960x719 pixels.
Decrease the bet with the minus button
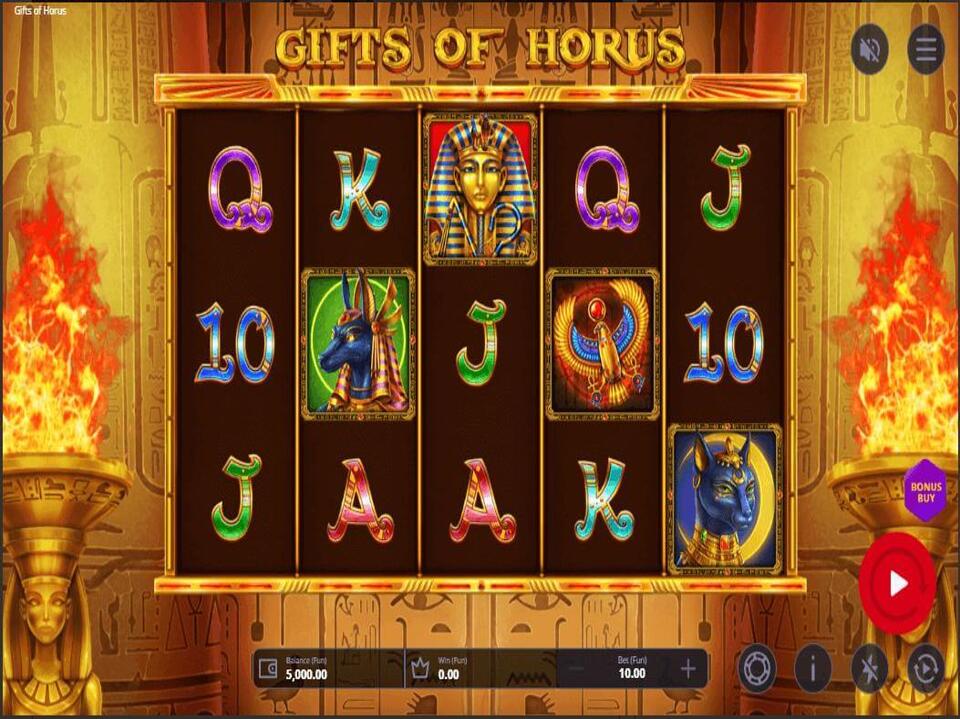click(x=575, y=669)
